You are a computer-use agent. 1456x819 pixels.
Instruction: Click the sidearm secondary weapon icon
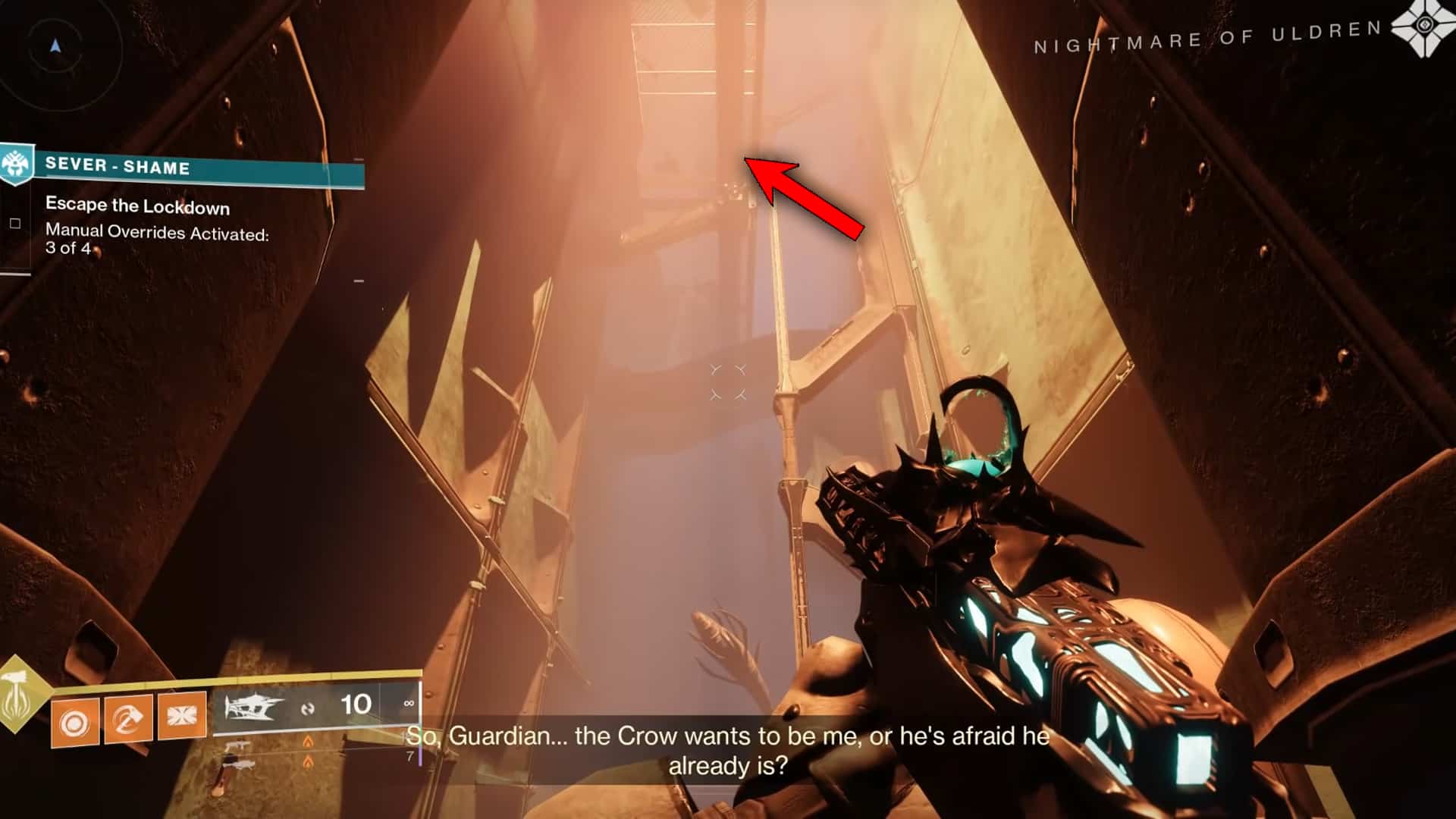238,745
